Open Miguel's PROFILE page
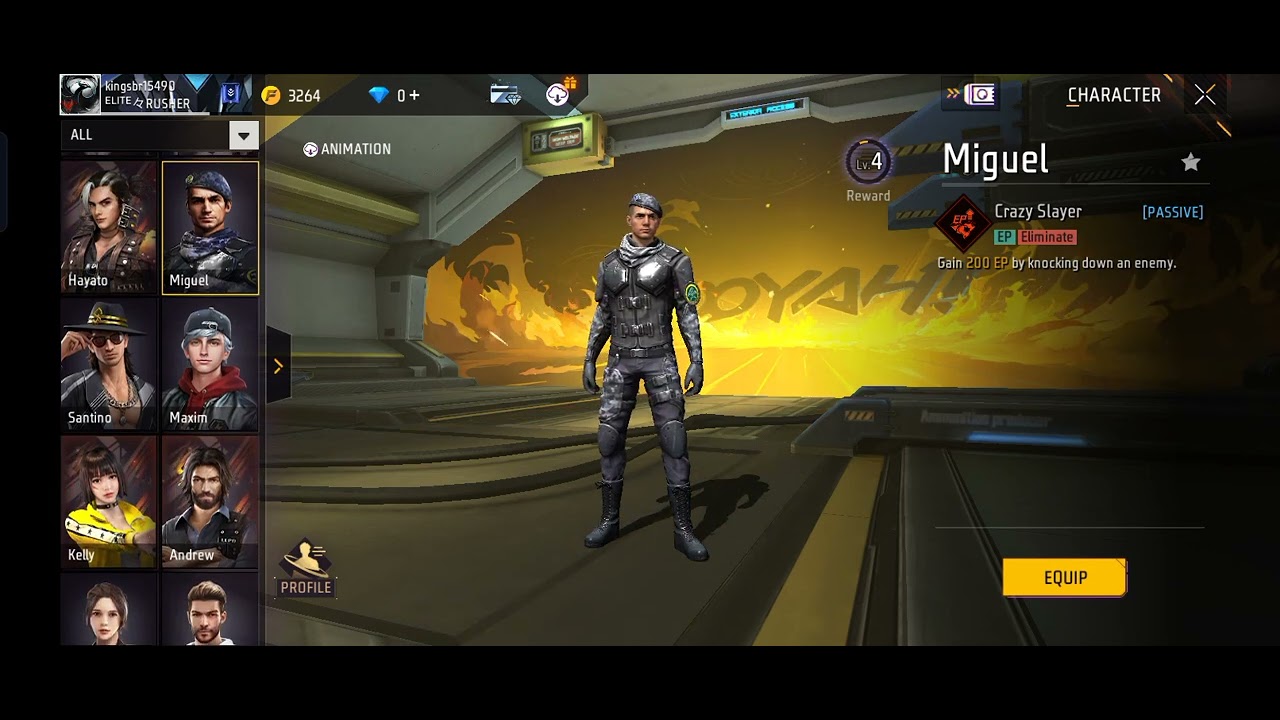 pyautogui.click(x=306, y=568)
